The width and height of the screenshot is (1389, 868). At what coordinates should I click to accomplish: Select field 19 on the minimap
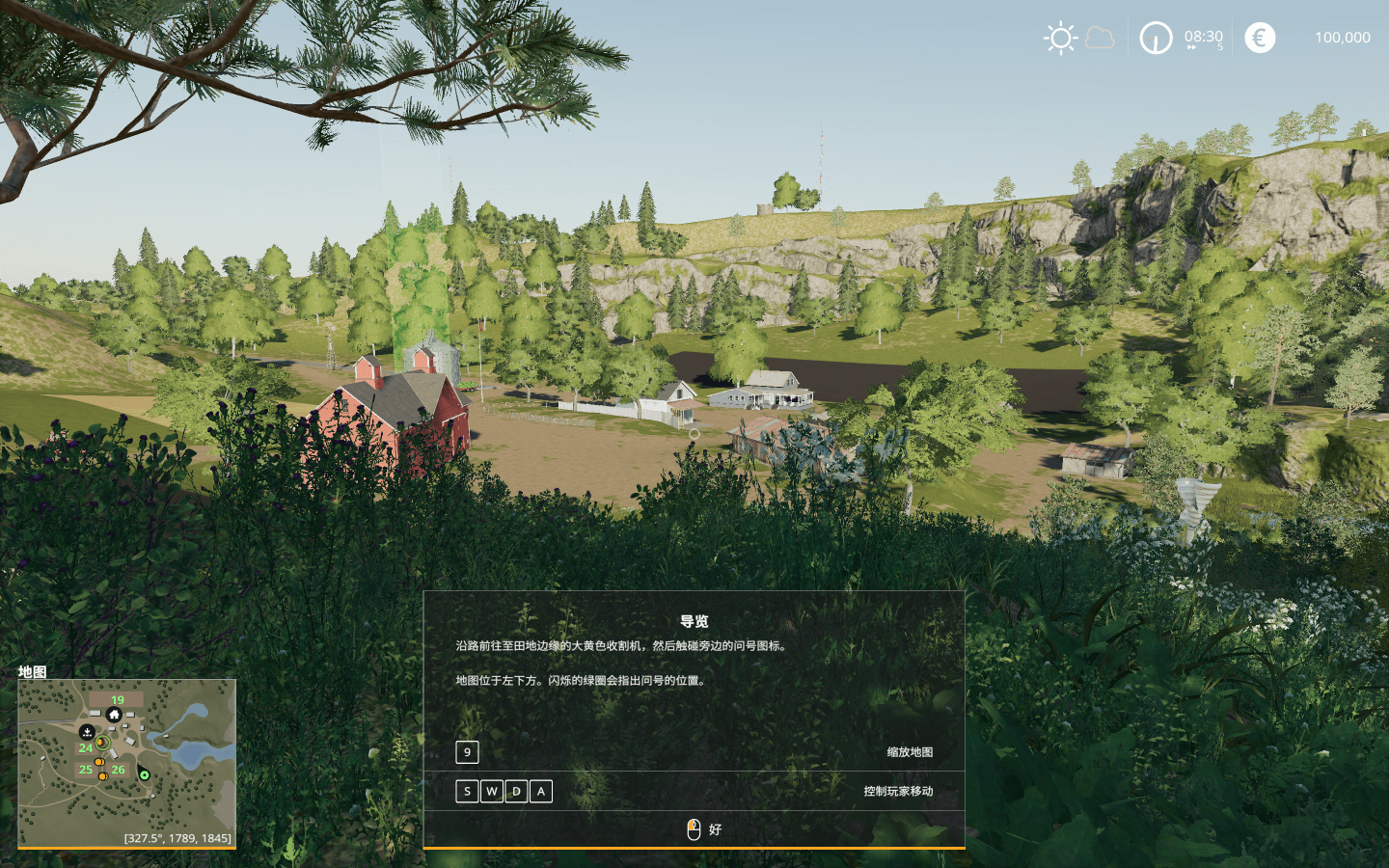117,700
